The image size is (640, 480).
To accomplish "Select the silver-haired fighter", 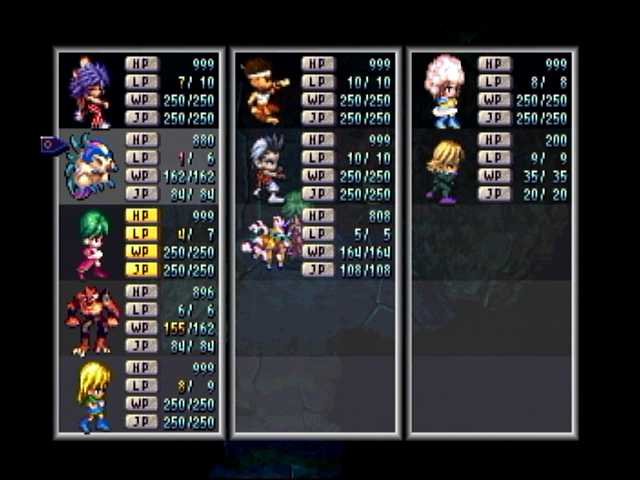I will [267, 167].
